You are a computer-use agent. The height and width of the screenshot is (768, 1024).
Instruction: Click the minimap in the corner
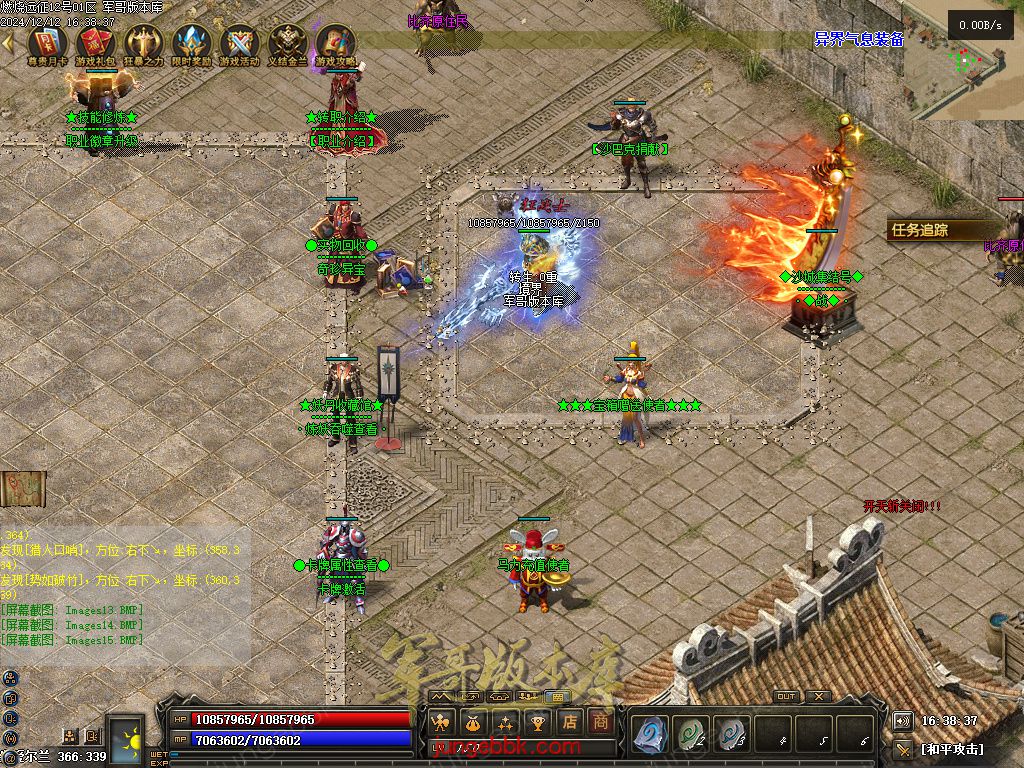(x=964, y=62)
